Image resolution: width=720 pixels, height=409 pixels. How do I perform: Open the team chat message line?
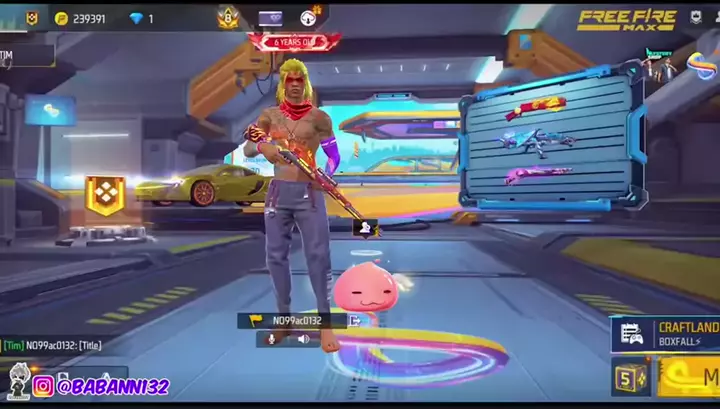click(60, 345)
